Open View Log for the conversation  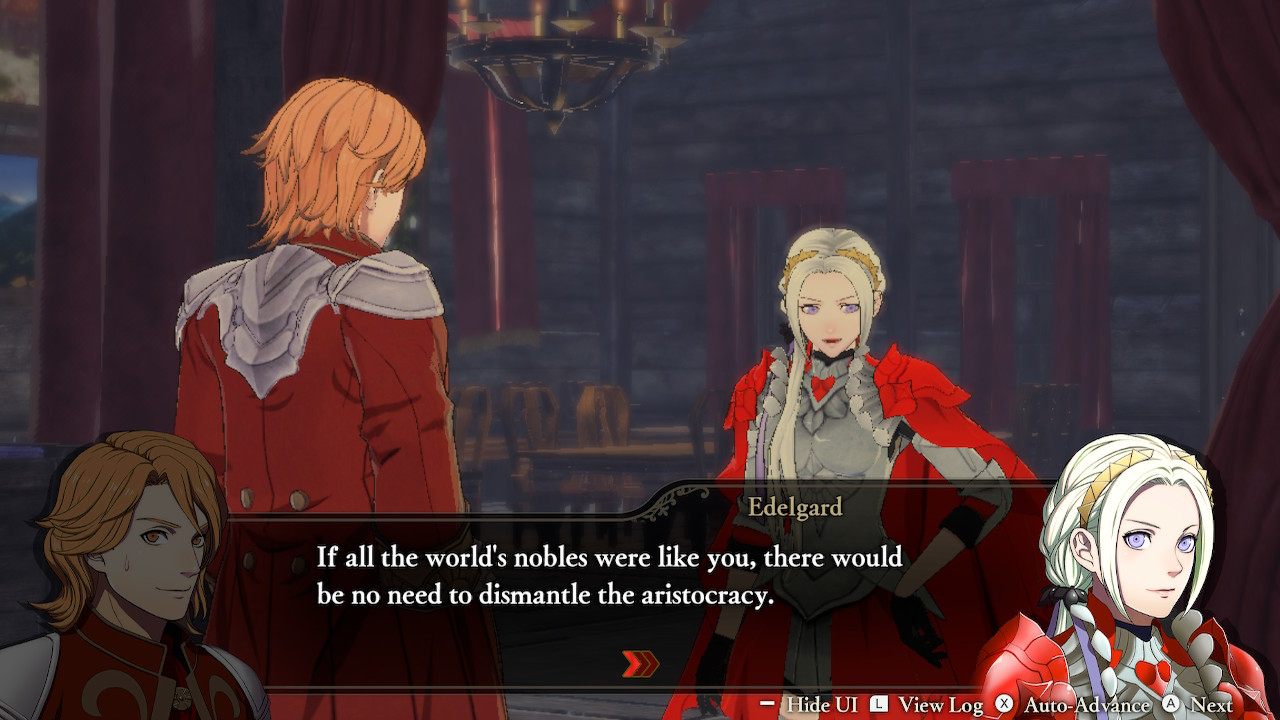point(927,705)
